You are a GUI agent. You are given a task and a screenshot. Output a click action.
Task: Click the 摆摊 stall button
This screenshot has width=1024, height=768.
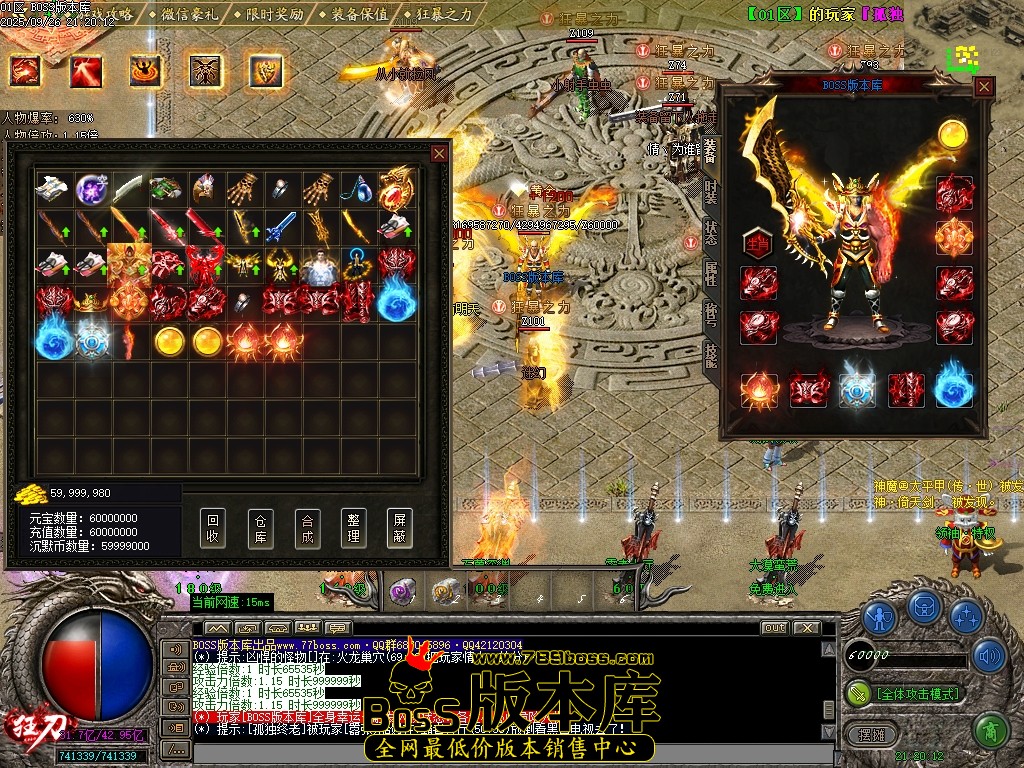pyautogui.click(x=863, y=732)
